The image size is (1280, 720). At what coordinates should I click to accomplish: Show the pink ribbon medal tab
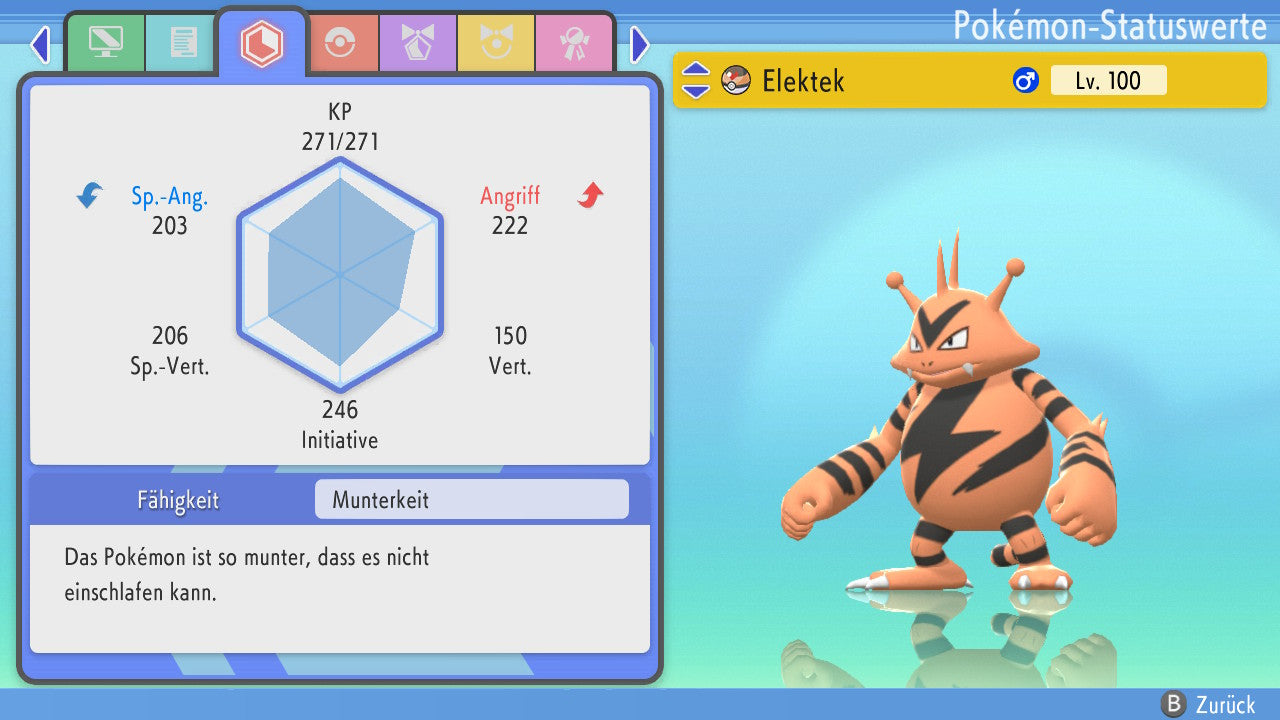click(x=573, y=42)
